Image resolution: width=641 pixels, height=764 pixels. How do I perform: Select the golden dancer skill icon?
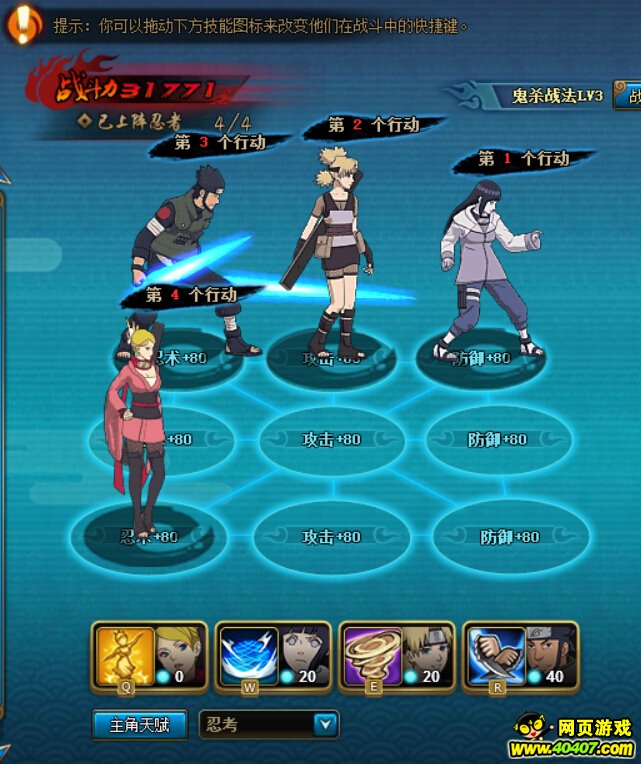point(125,655)
